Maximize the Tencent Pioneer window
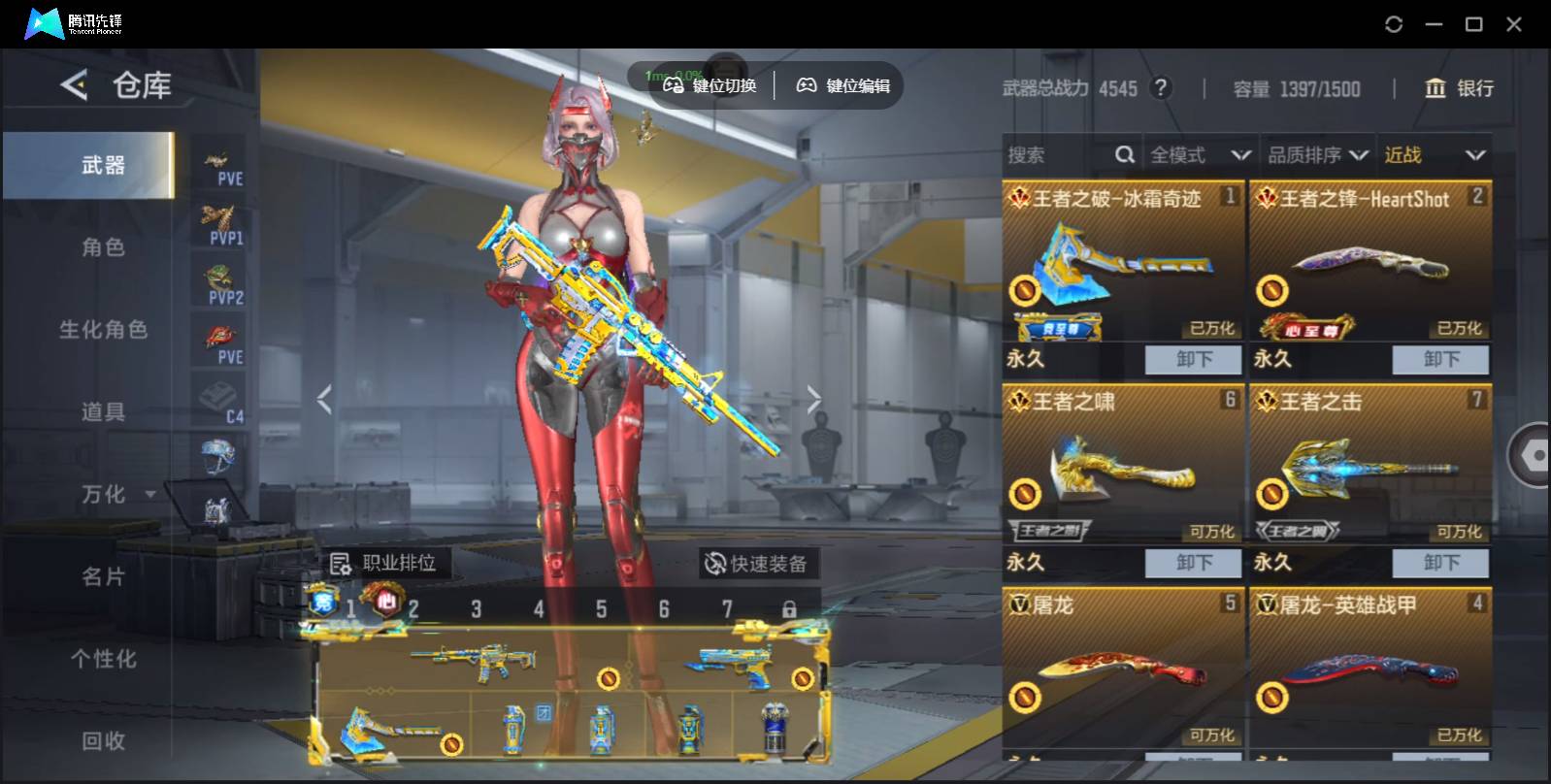The width and height of the screenshot is (1551, 784). (x=1473, y=24)
